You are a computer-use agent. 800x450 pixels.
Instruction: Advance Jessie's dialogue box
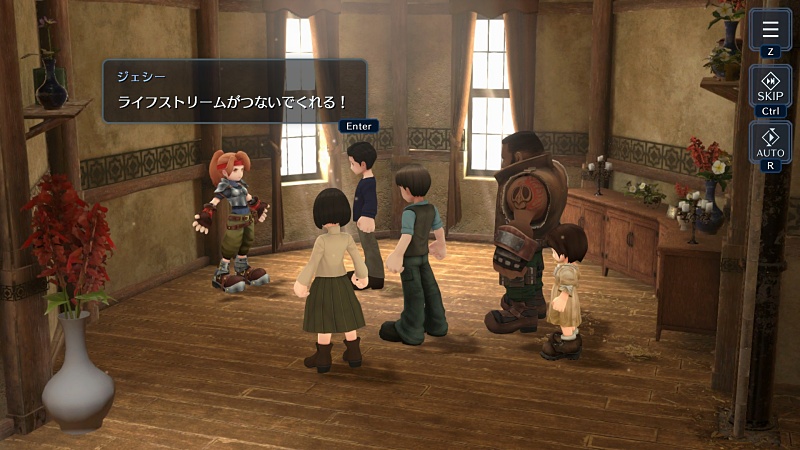235,91
